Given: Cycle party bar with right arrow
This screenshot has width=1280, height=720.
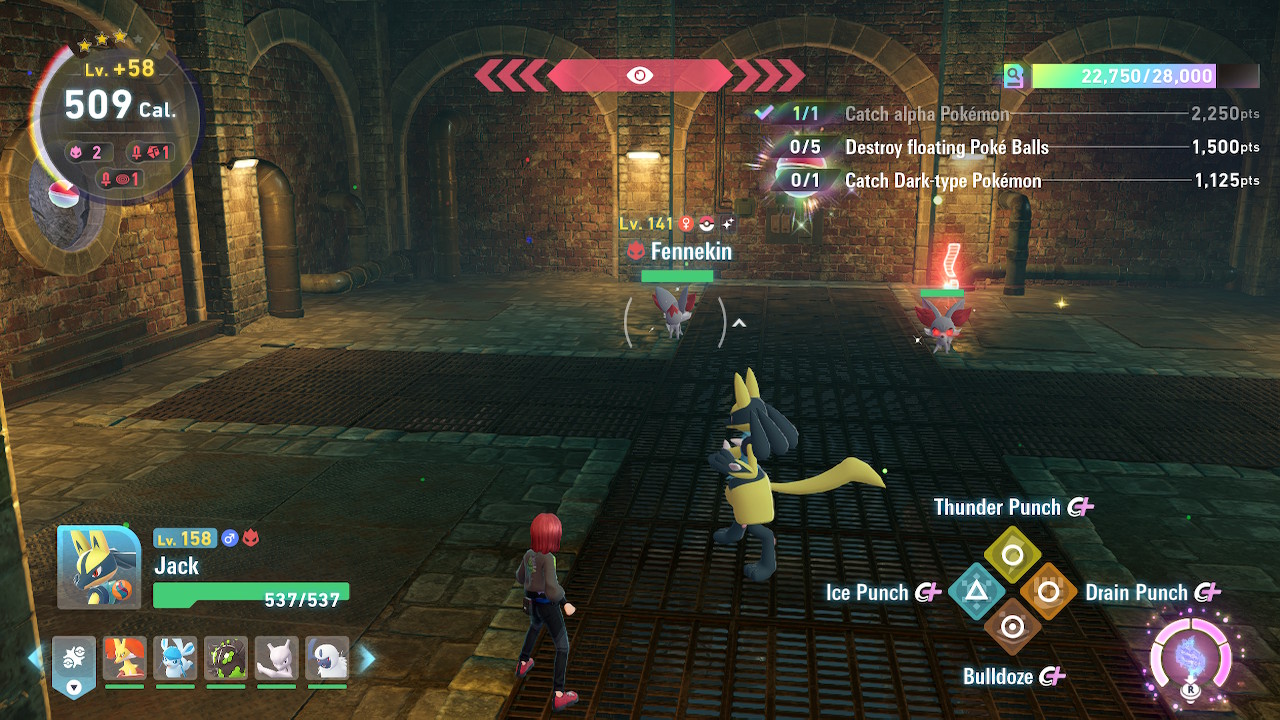Looking at the screenshot, I should 367,658.
